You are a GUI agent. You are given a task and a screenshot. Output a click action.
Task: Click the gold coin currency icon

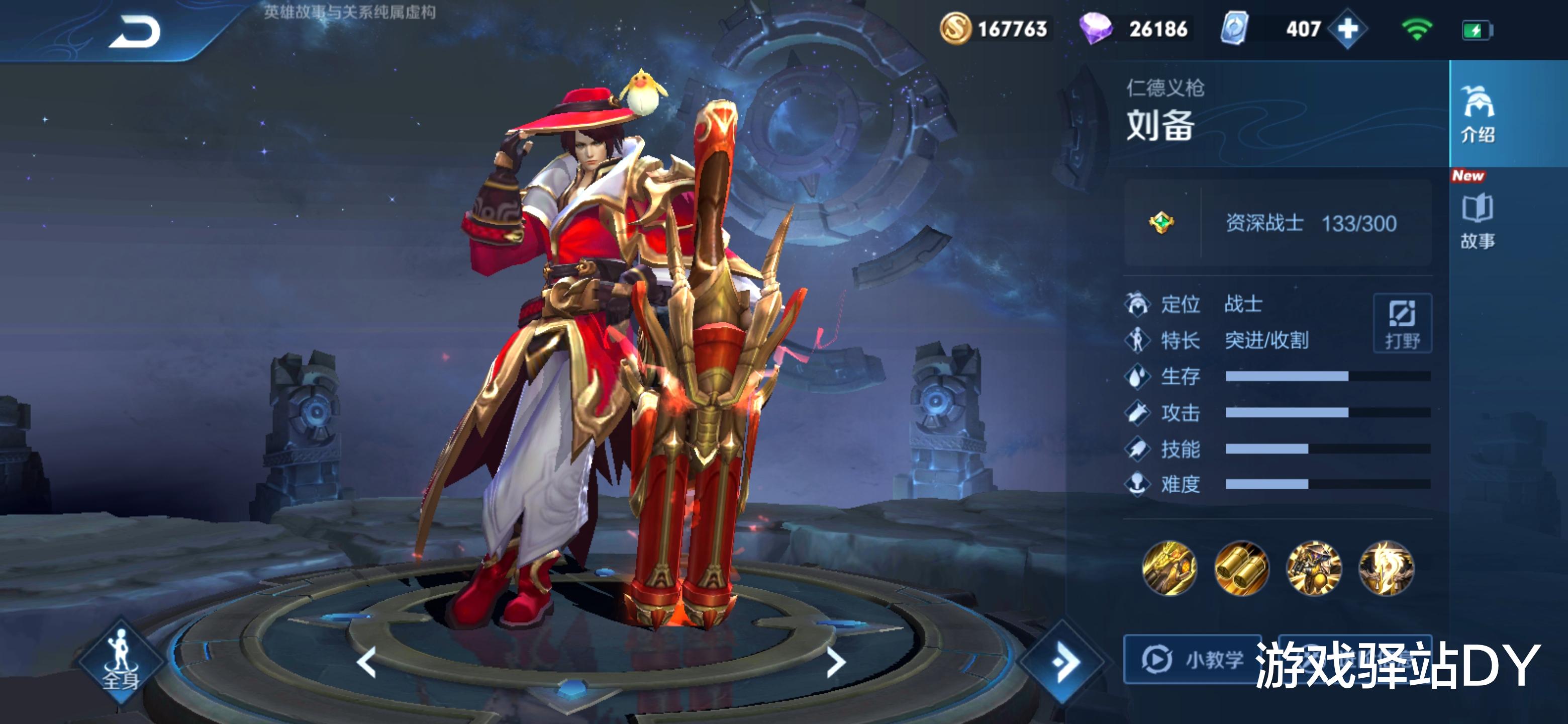tap(955, 29)
